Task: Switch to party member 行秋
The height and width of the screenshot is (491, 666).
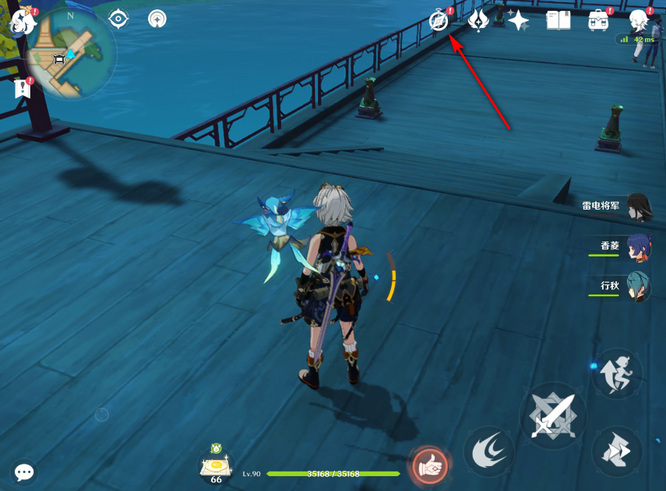Action: pos(637,286)
